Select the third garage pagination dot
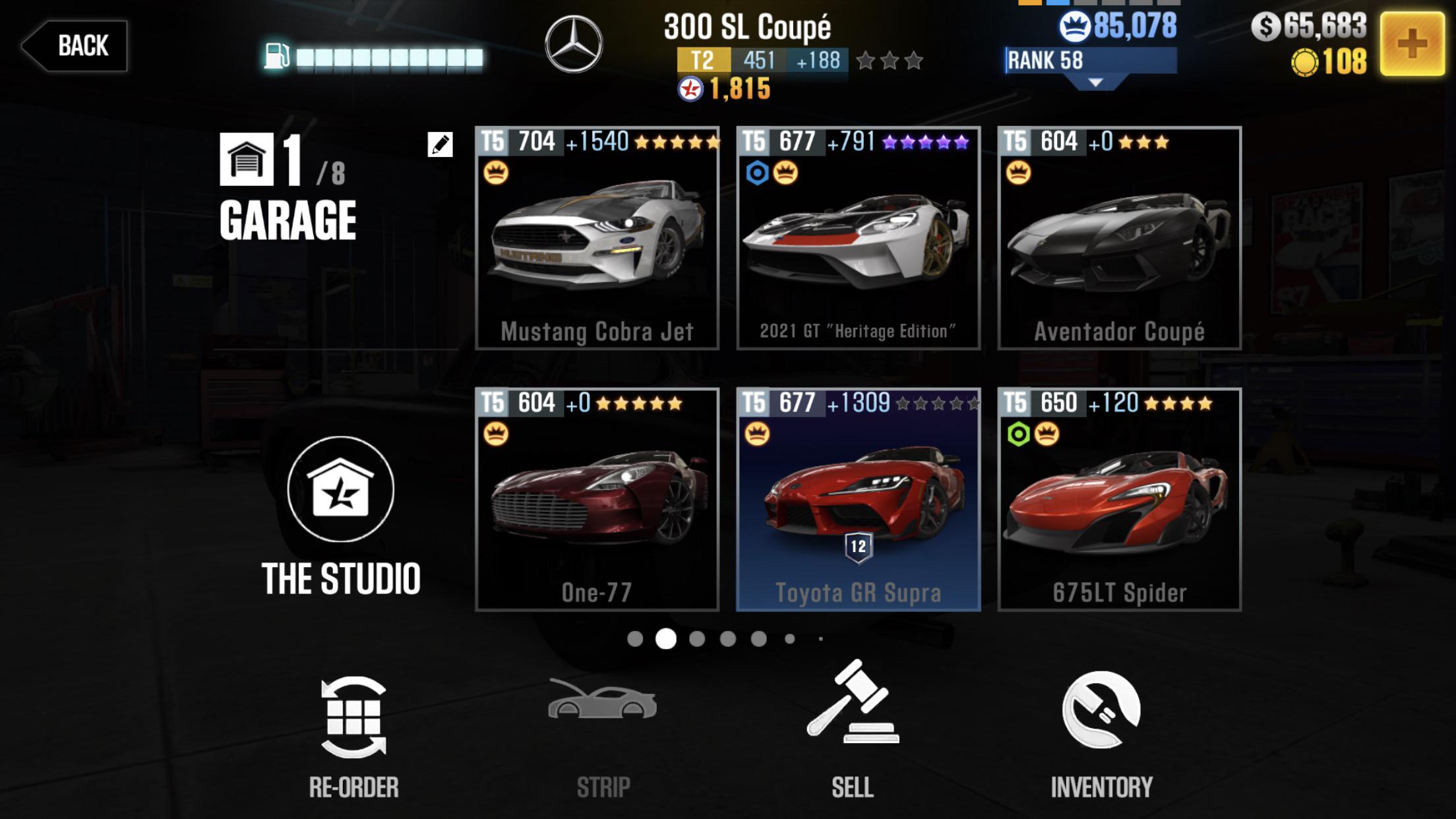 (696, 637)
